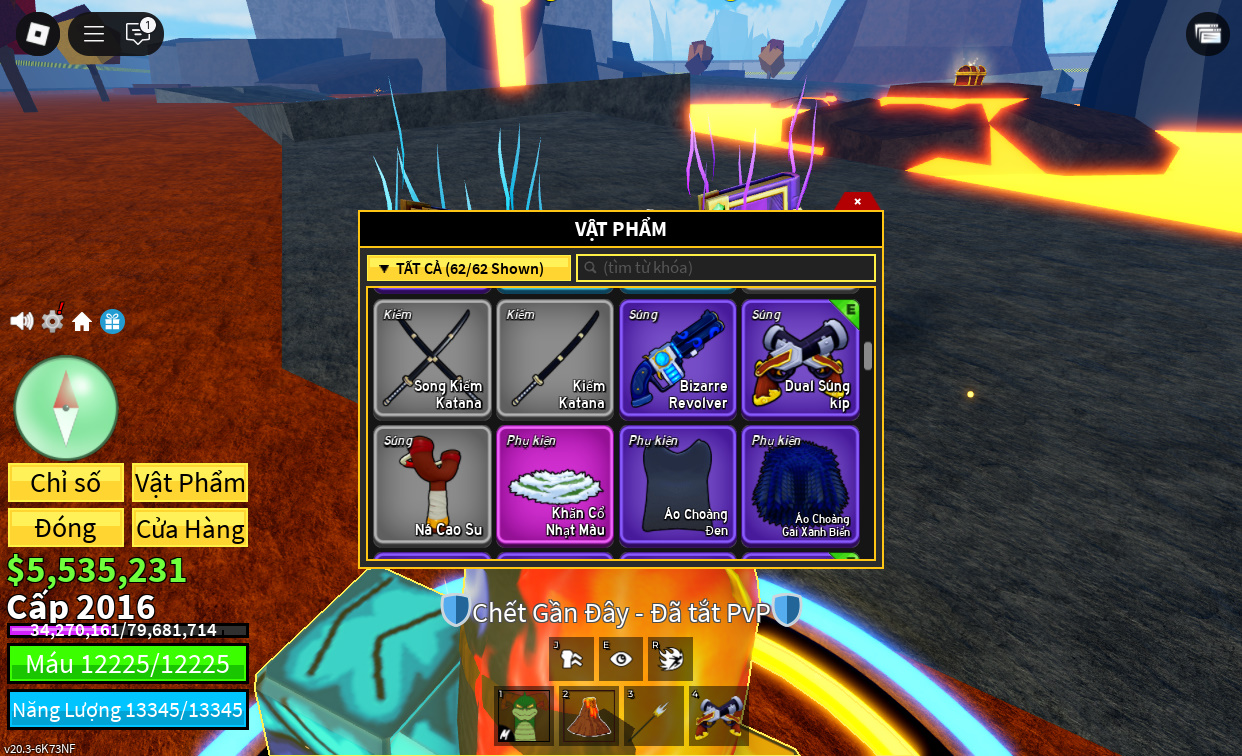The width and height of the screenshot is (1242, 756).
Task: Open the gear settings icon
Action: tap(52, 321)
